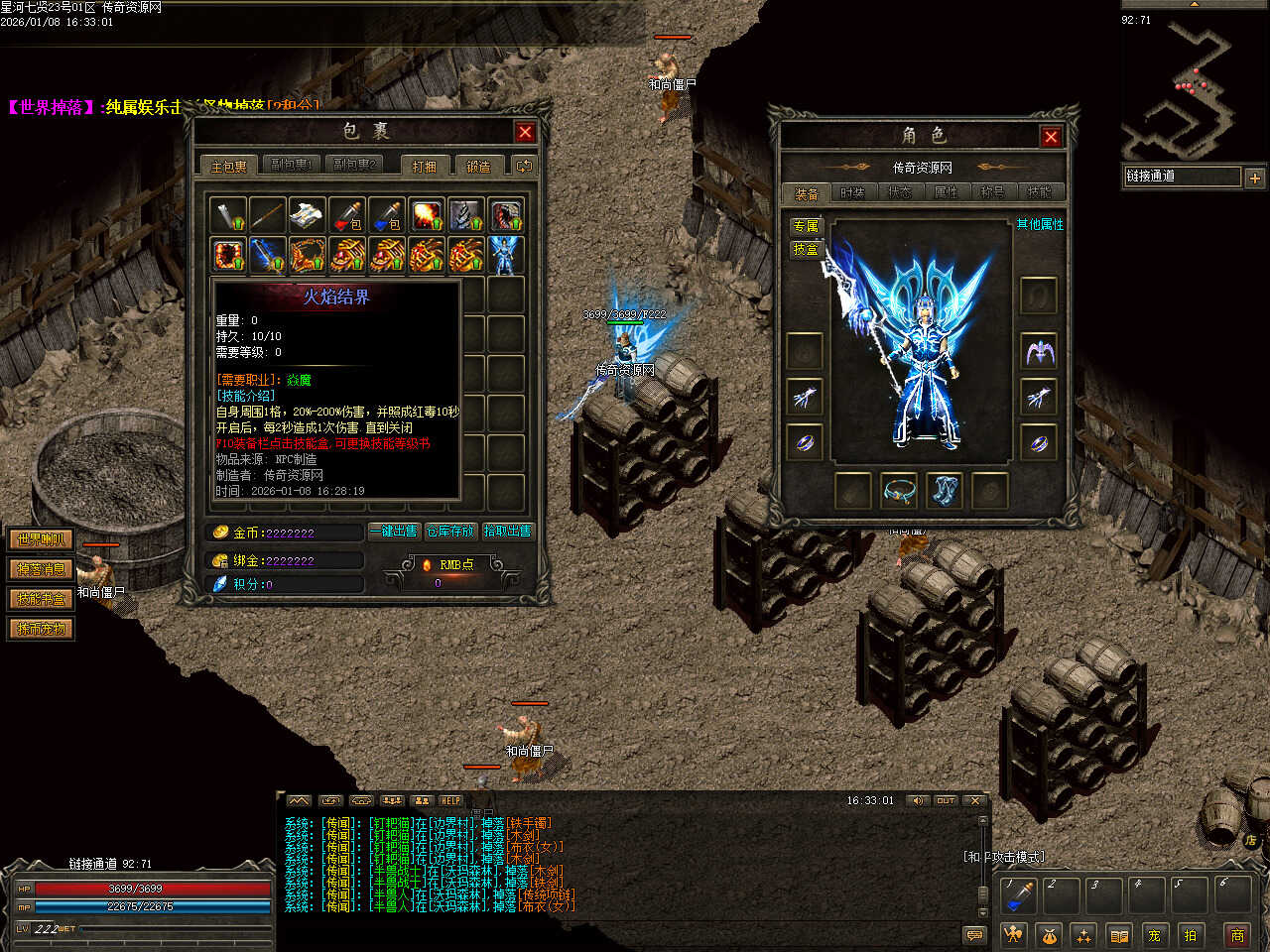Viewport: 1270px width, 952px height.
Task: Open the 商 shop button
Action: coord(1237,934)
